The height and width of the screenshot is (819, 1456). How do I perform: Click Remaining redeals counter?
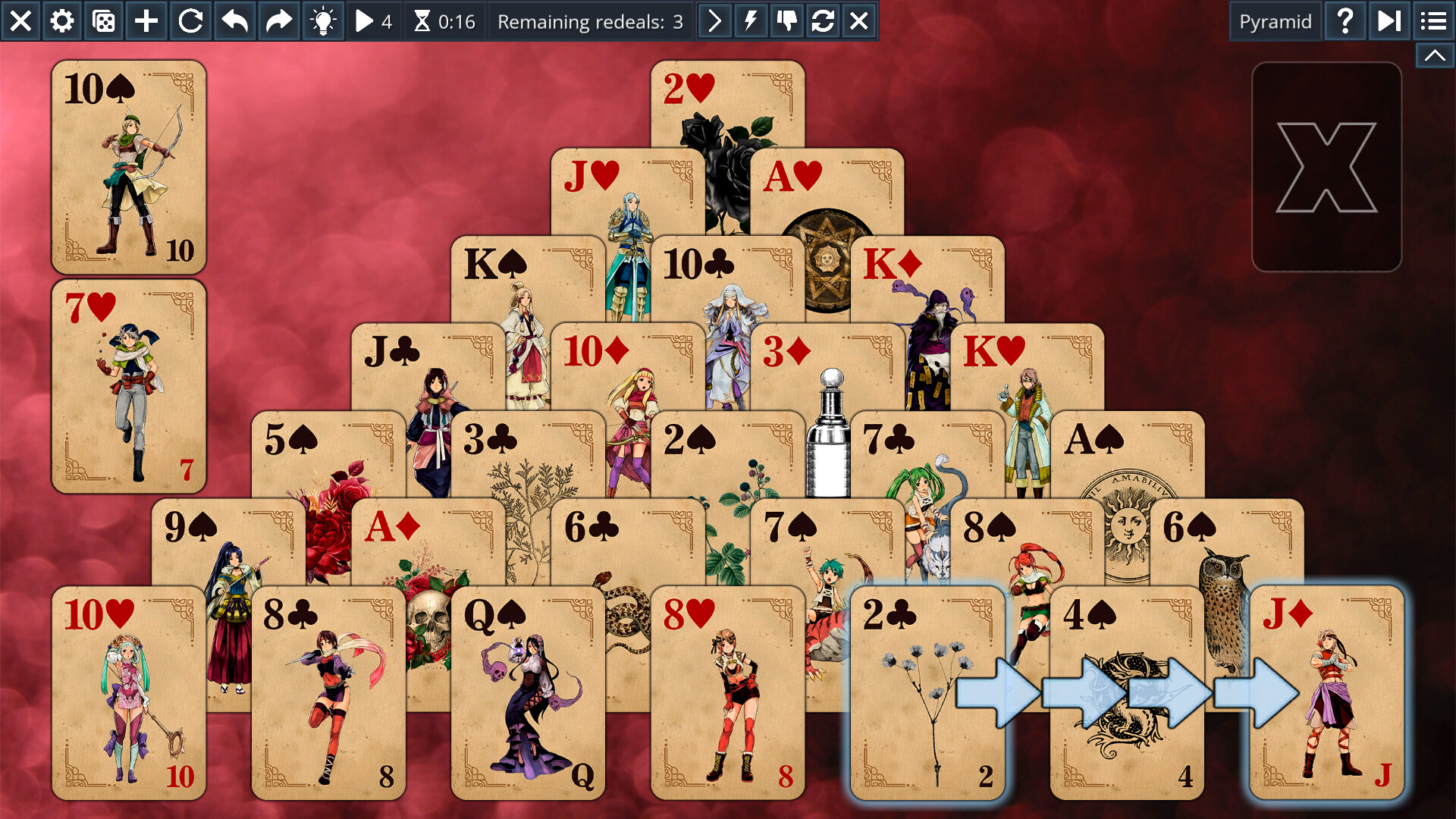click(590, 20)
